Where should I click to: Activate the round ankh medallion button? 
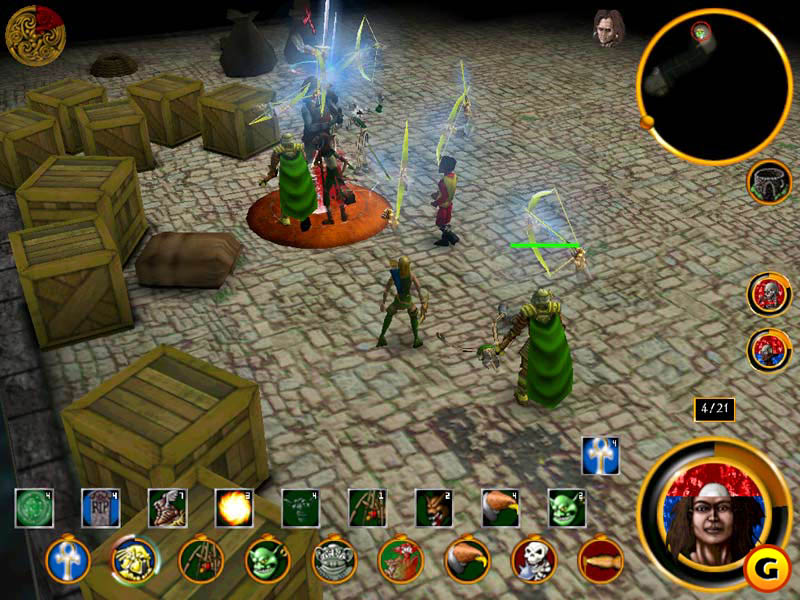click(68, 560)
